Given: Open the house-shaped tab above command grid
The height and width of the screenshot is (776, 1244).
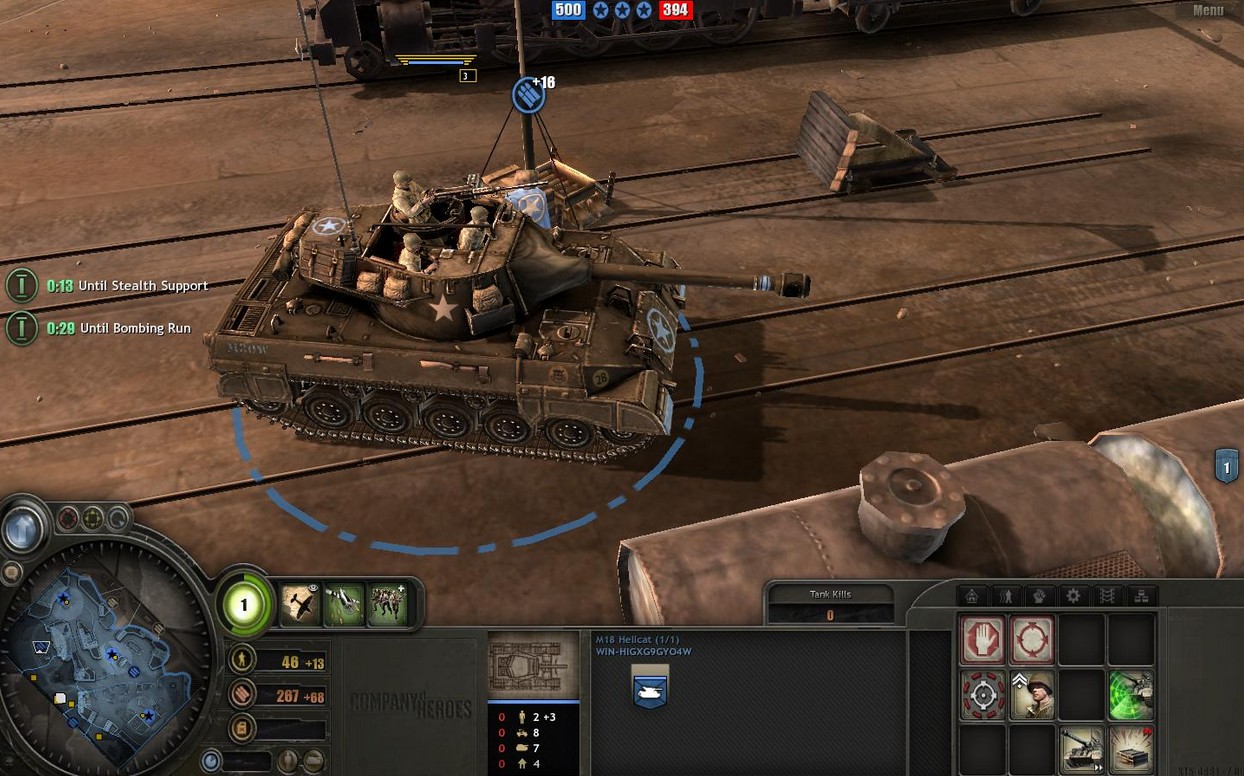Looking at the screenshot, I should (x=972, y=596).
